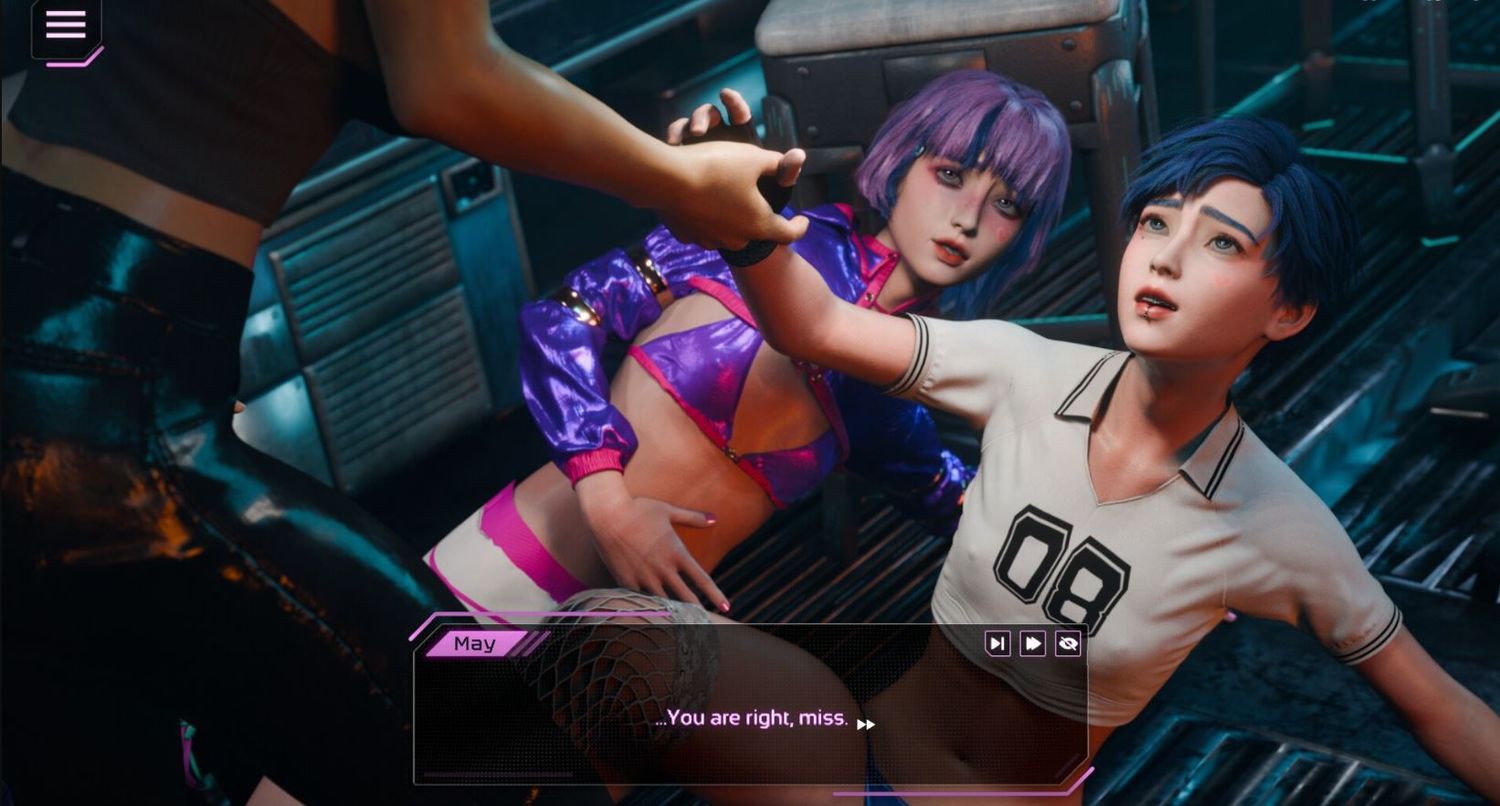
Task: Click the play-with-bar auto-advance button
Action: tap(997, 643)
